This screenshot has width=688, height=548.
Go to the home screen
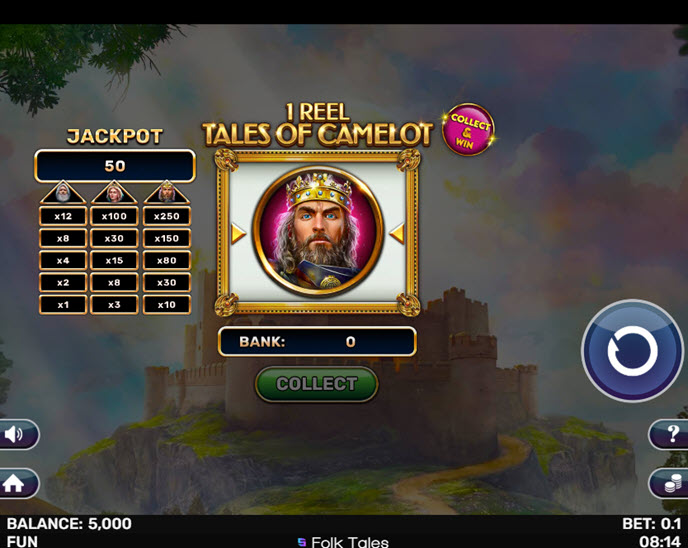pyautogui.click(x=15, y=483)
